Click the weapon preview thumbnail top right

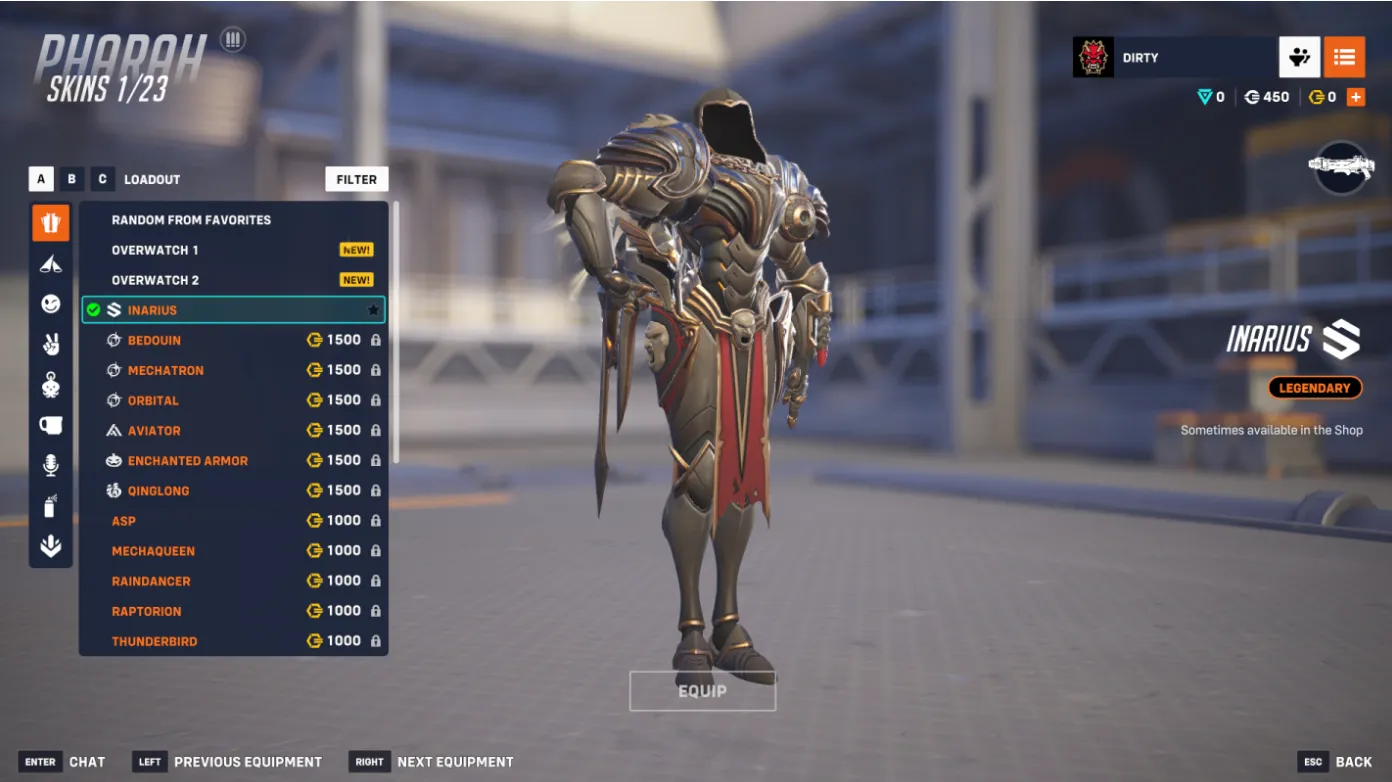[x=1341, y=167]
